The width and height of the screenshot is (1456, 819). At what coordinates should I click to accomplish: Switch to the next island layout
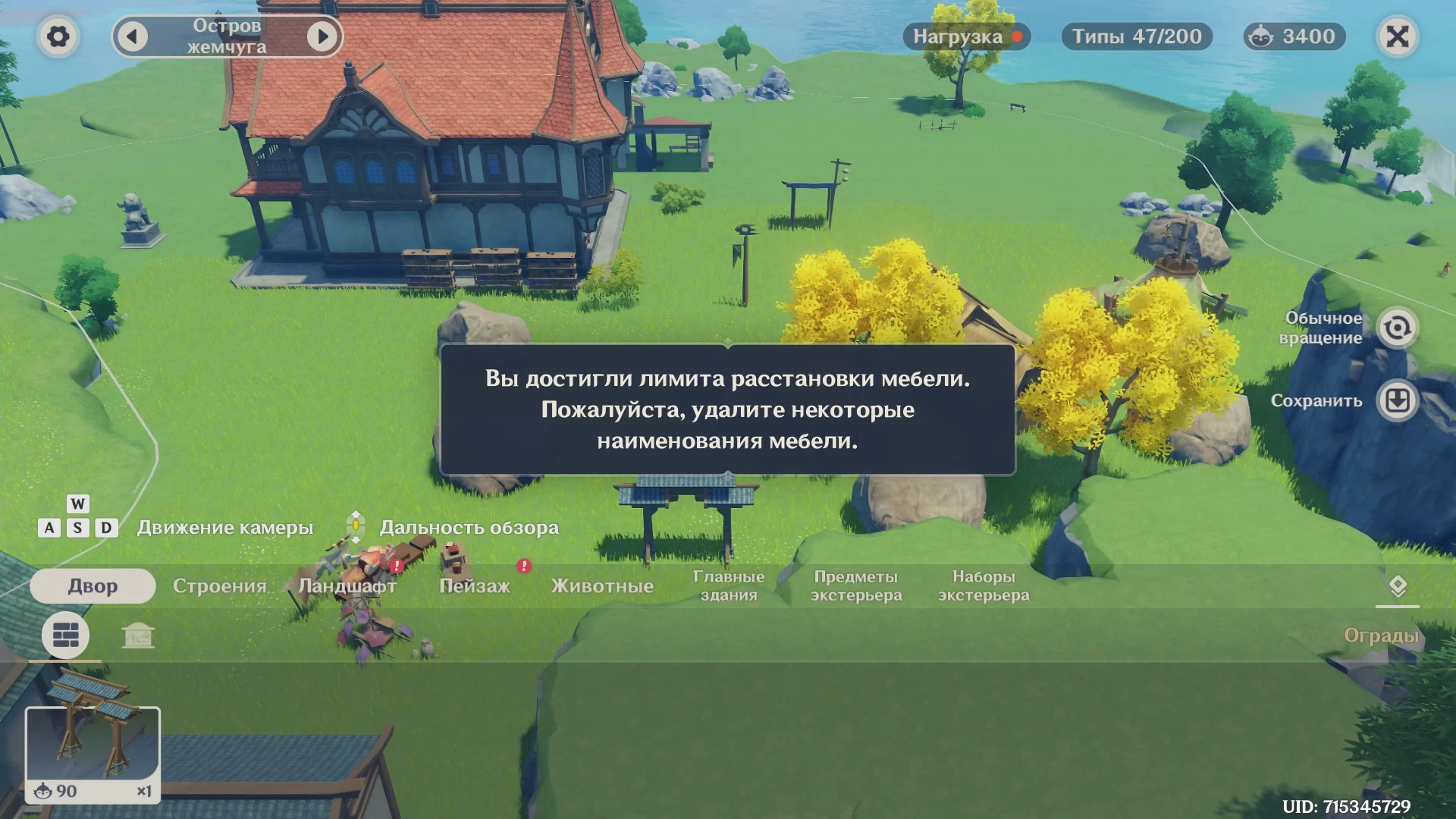click(x=322, y=36)
